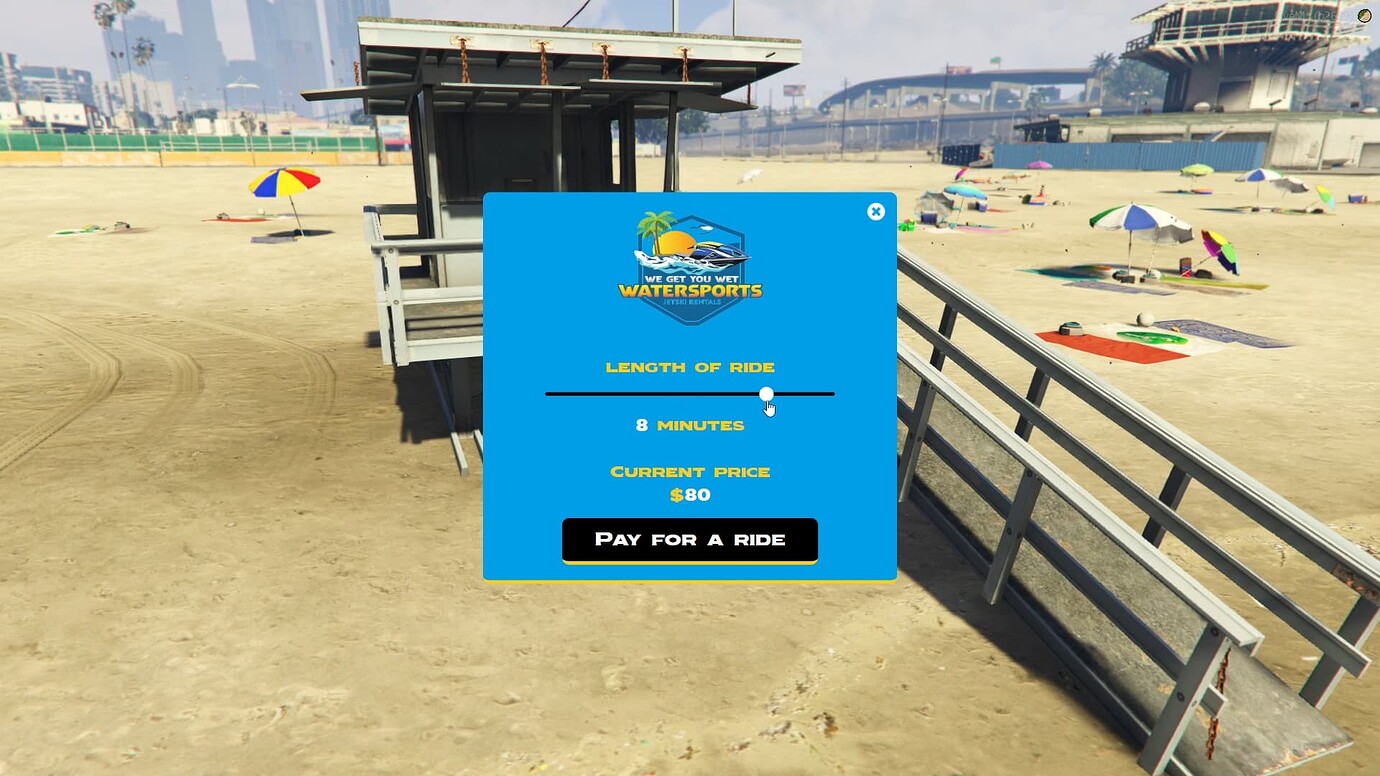The width and height of the screenshot is (1380, 776).
Task: Click the left end of the ride slider
Action: pyautogui.click(x=547, y=393)
